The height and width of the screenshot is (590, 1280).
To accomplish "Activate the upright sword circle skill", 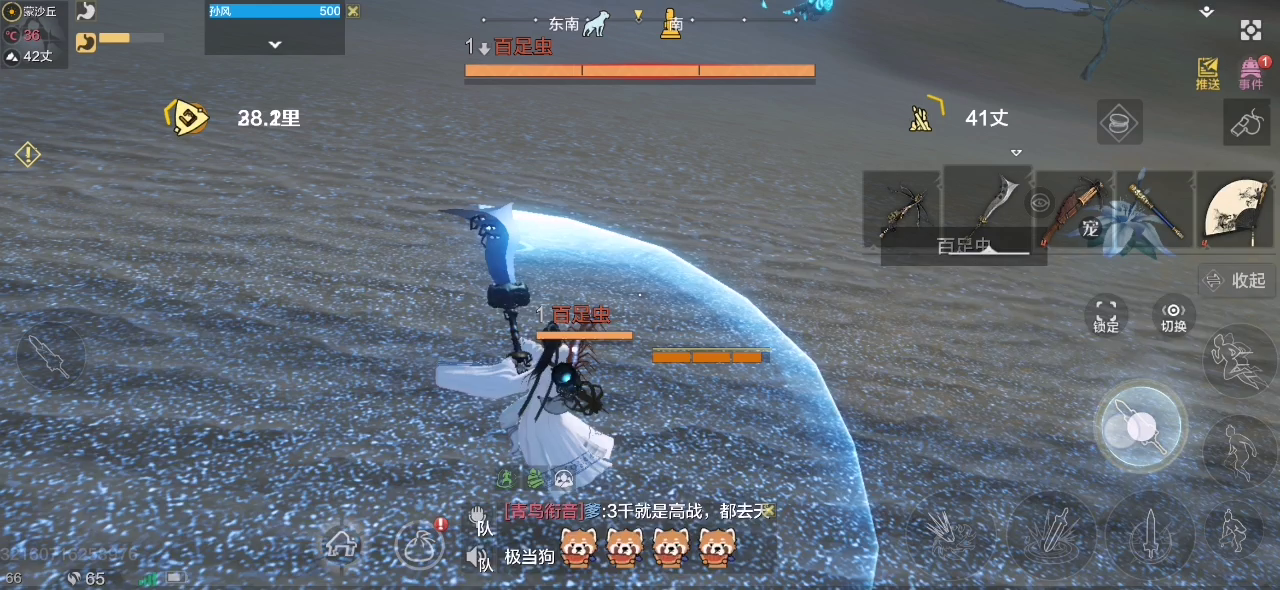I will [1150, 536].
